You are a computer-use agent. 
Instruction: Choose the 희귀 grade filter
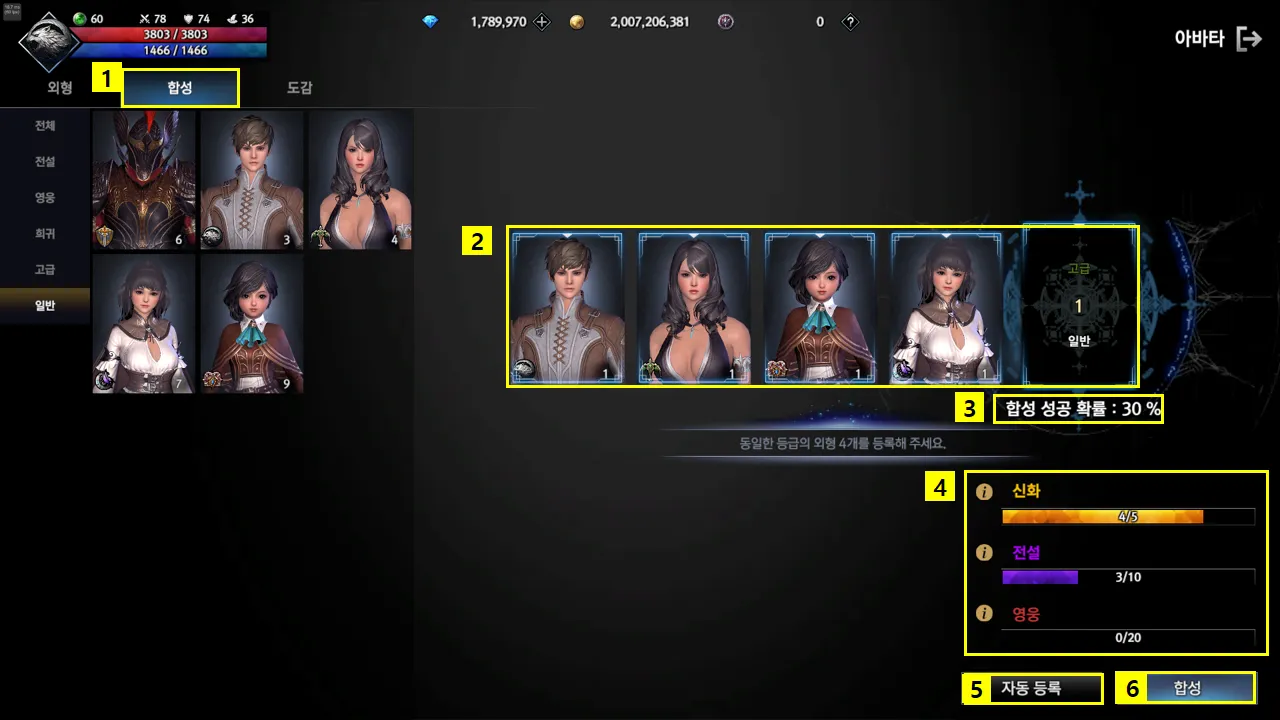45,234
